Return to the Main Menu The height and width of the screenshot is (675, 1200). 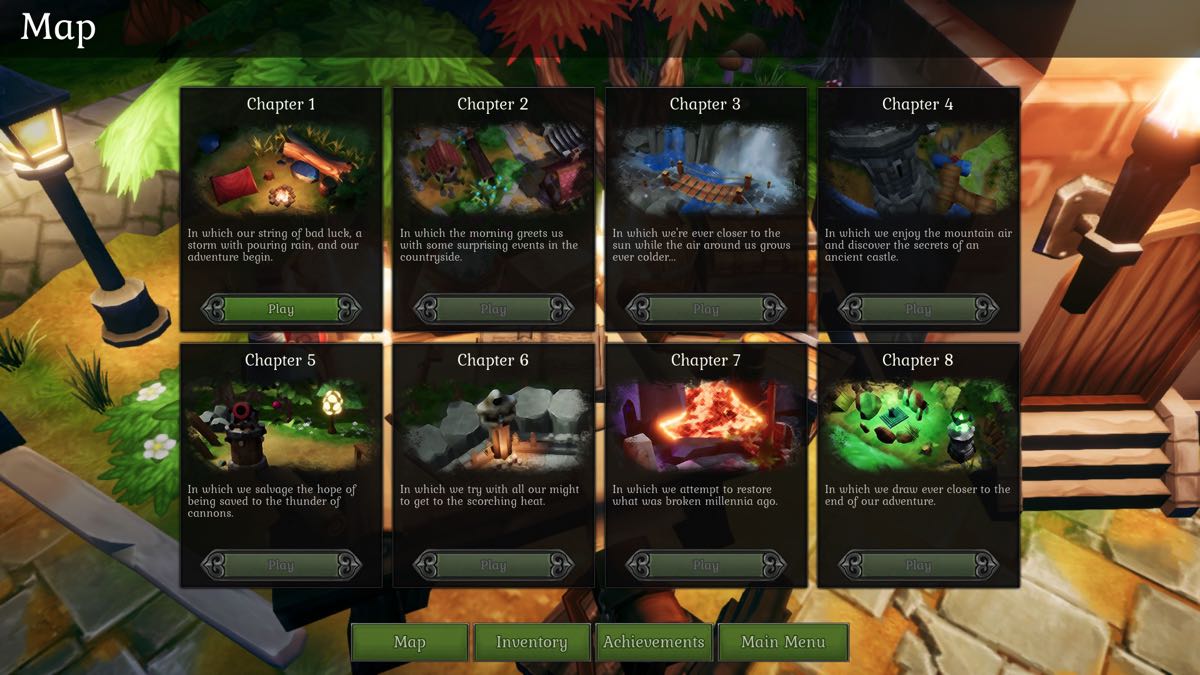tap(783, 642)
